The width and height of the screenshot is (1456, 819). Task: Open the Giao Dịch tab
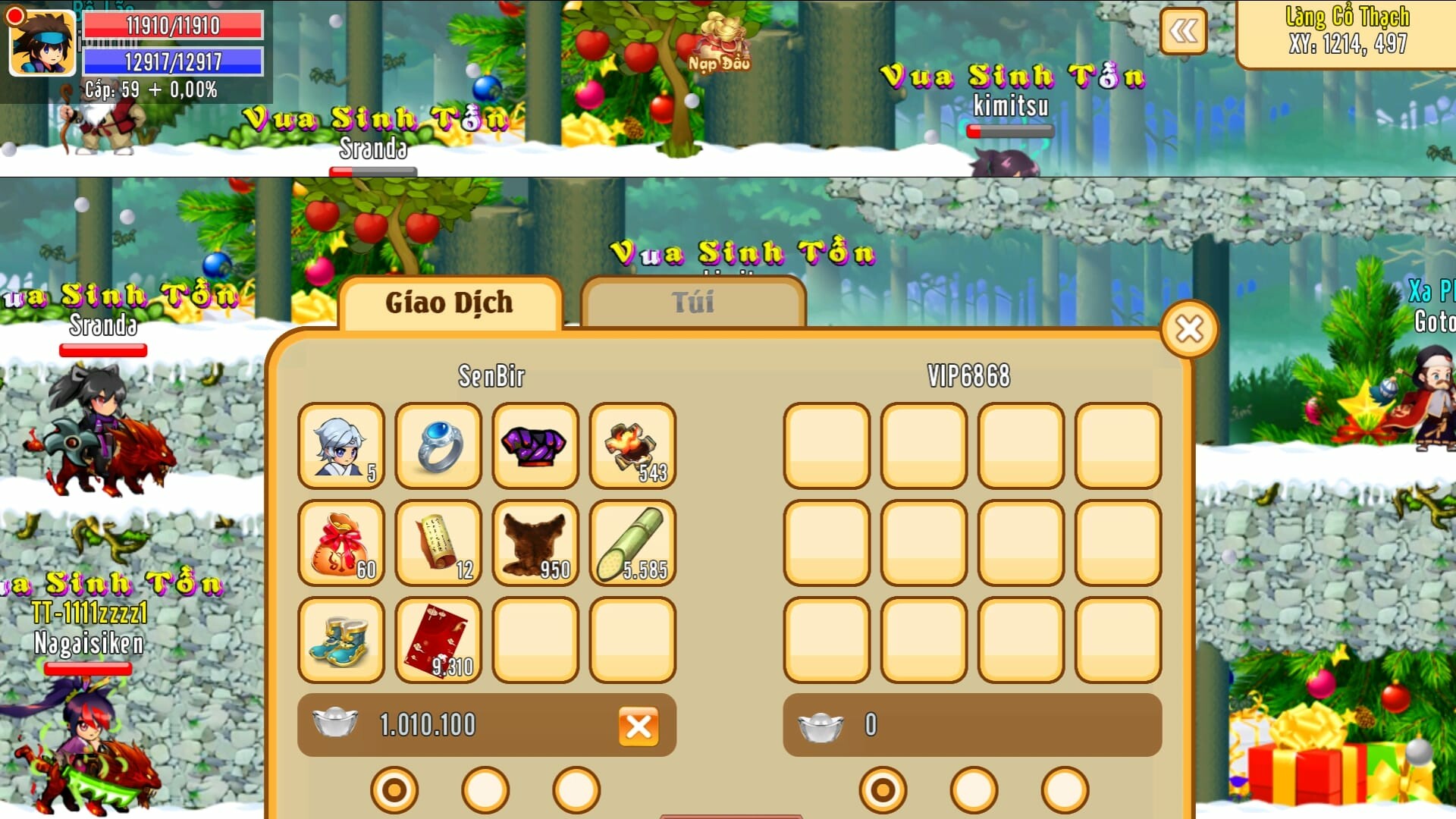coord(449,302)
